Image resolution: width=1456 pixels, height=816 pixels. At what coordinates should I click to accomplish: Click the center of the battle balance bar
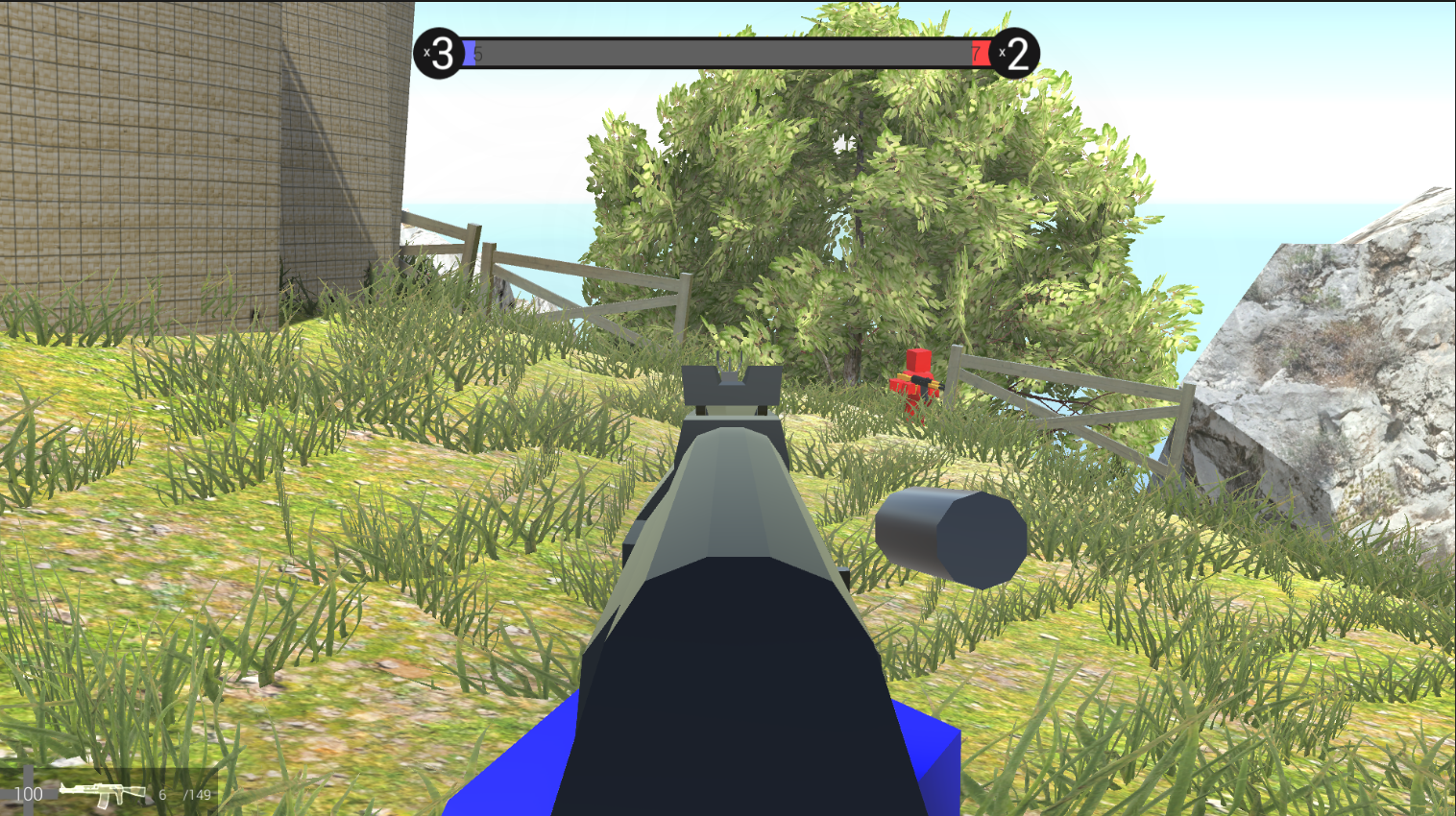coord(727,55)
